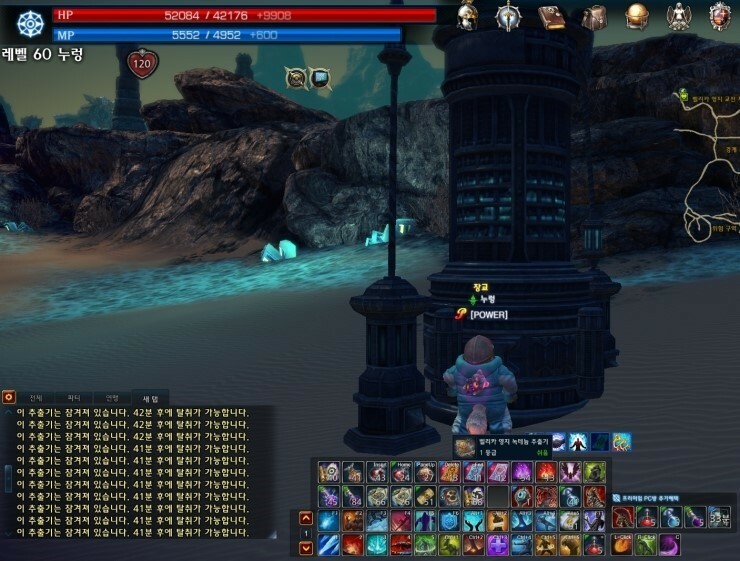Switch to the 파티 chat tab
Screen dimensions: 740x561
(73, 398)
